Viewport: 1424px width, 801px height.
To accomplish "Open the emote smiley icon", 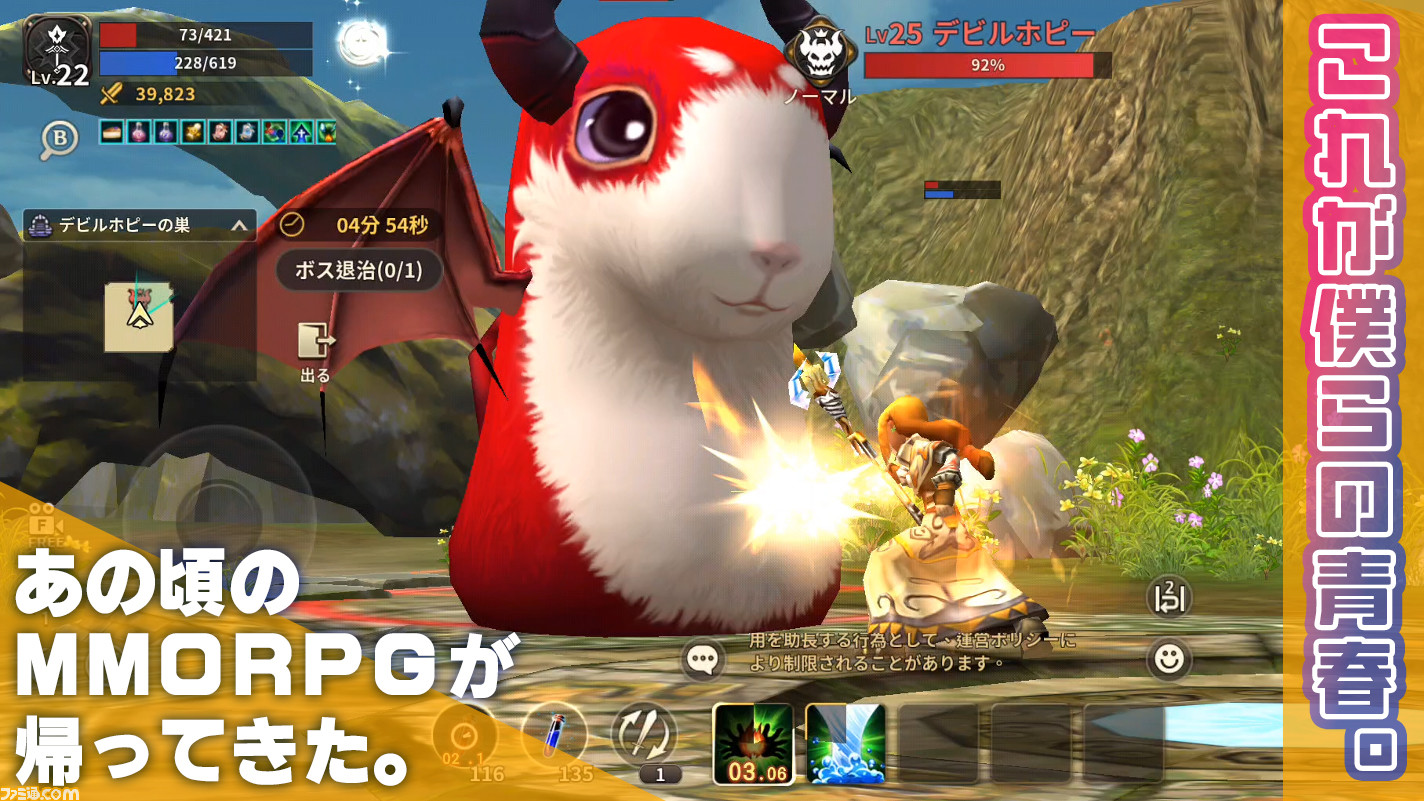I will click(x=1167, y=658).
